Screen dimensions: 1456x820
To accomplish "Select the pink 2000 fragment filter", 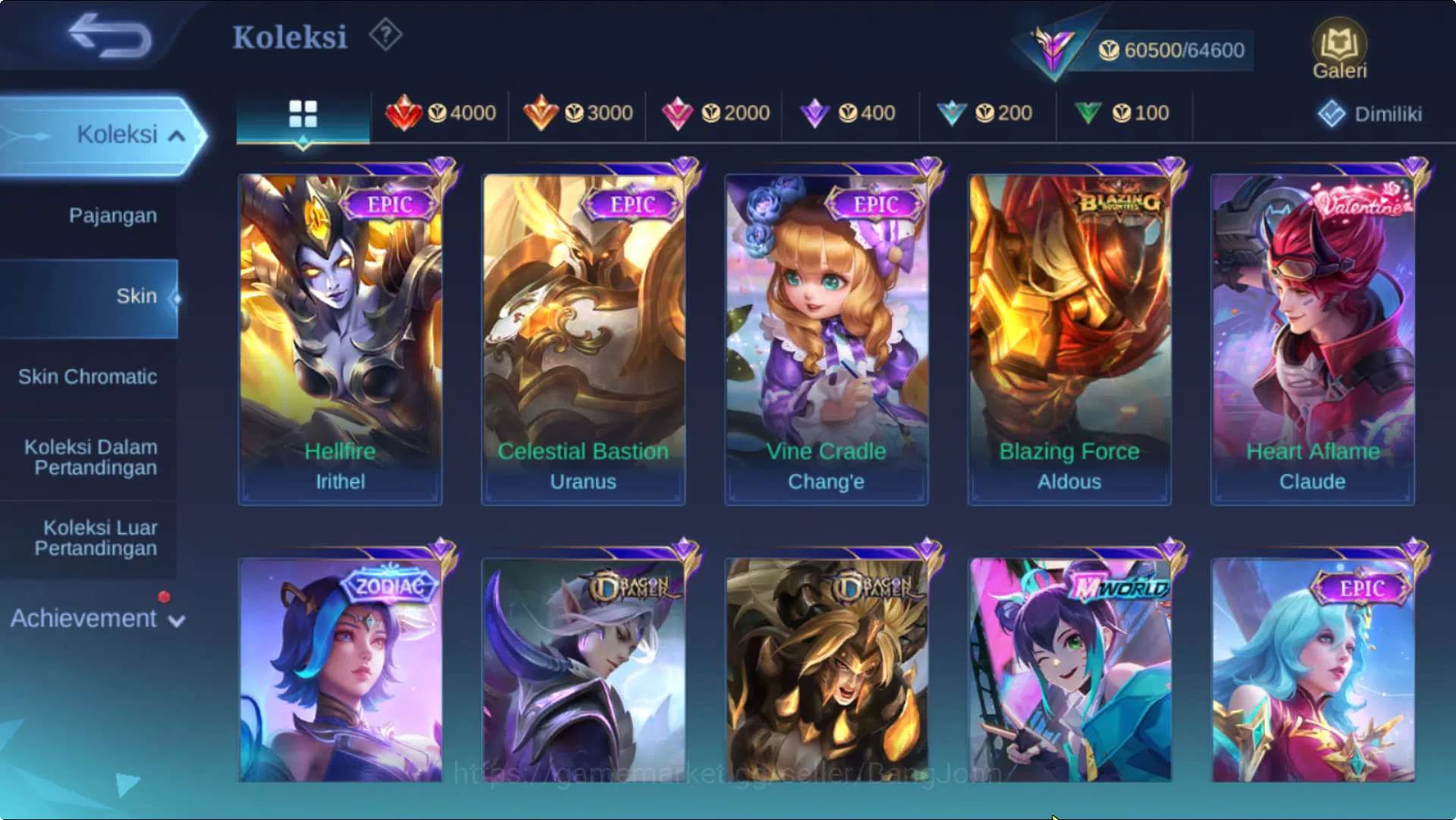I will click(x=717, y=112).
